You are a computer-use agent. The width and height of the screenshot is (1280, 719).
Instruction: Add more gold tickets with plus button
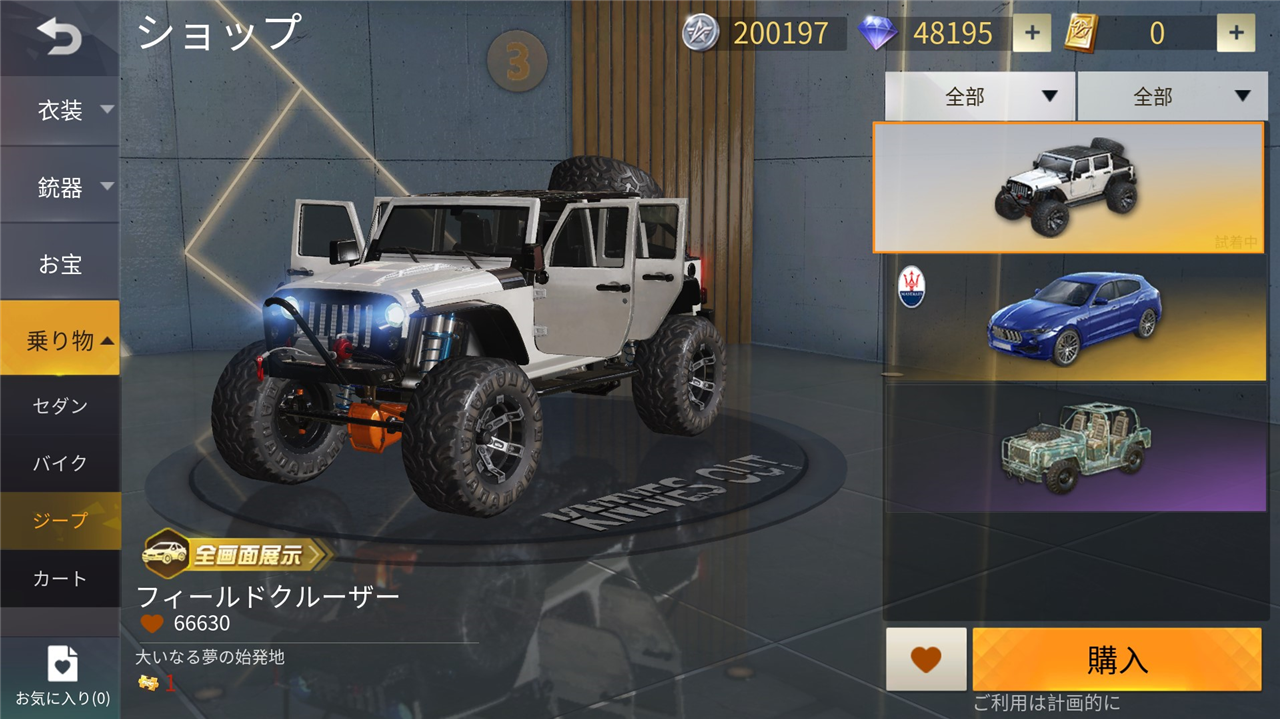click(1236, 34)
